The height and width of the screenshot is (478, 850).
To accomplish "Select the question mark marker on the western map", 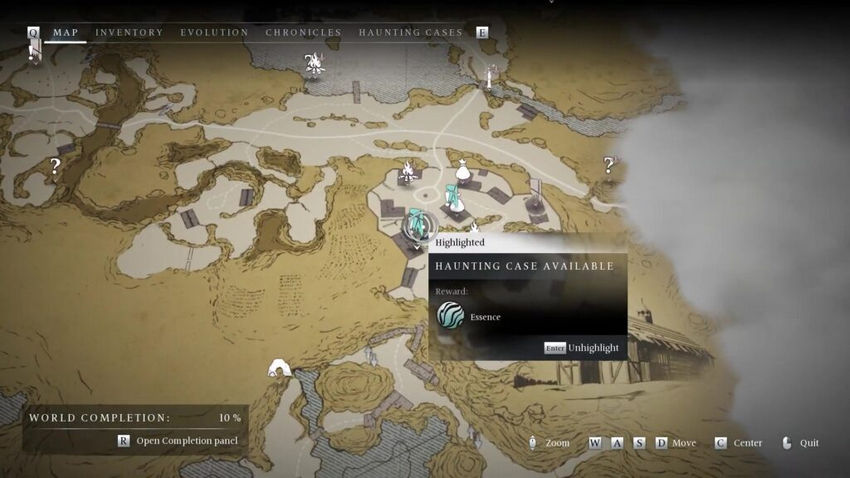I will (55, 167).
